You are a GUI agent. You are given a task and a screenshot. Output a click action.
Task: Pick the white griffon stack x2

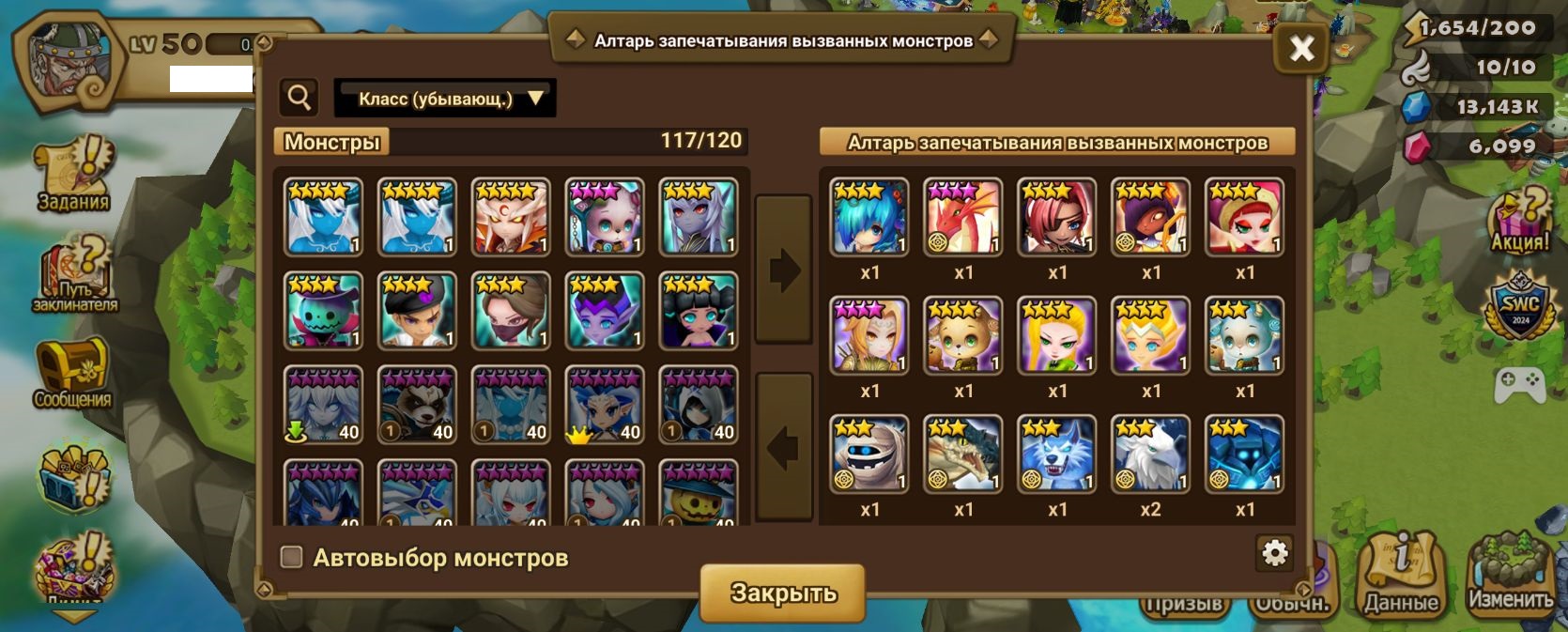[1151, 455]
